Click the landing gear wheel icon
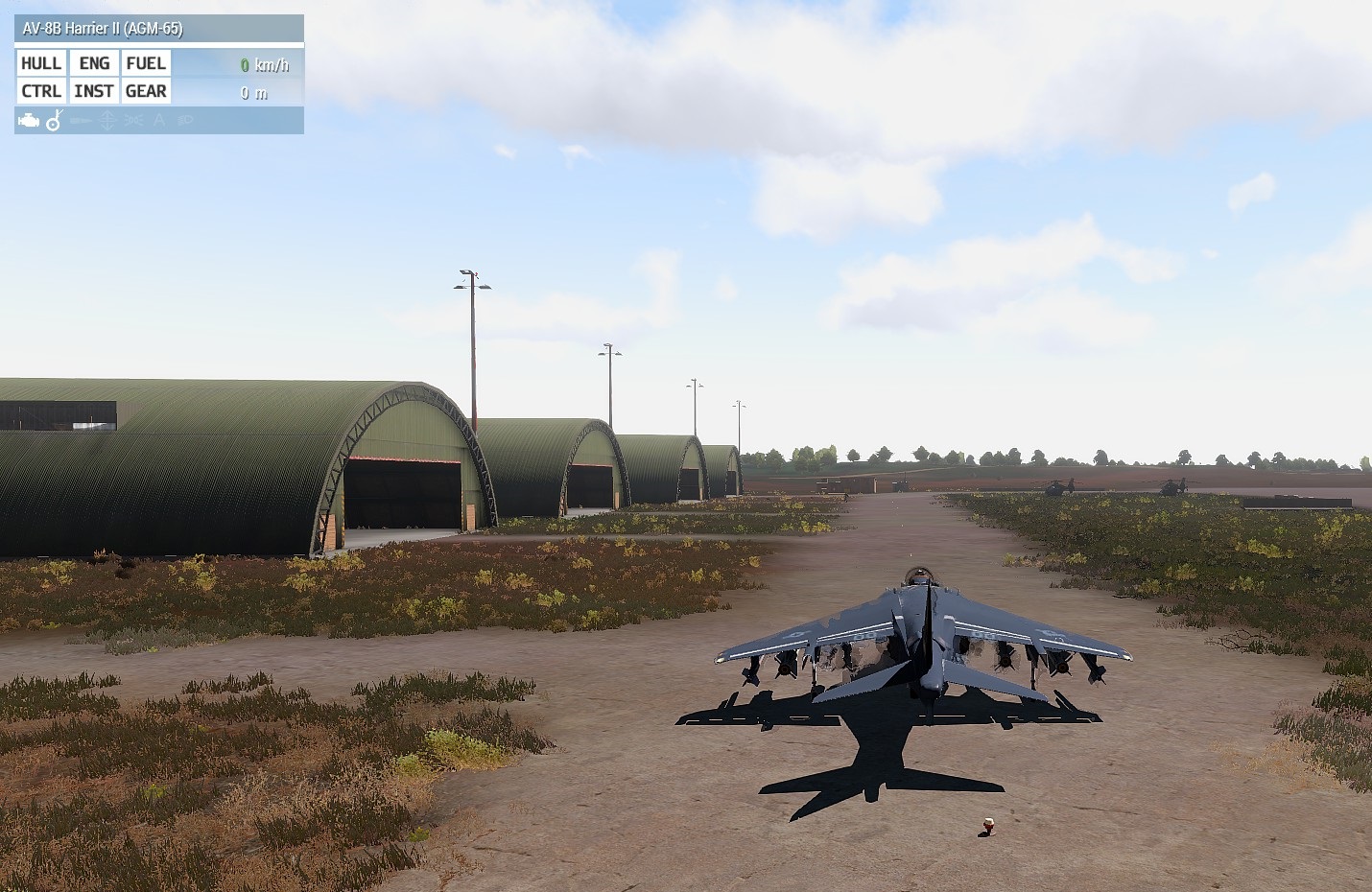The image size is (1372, 892). pos(55,121)
